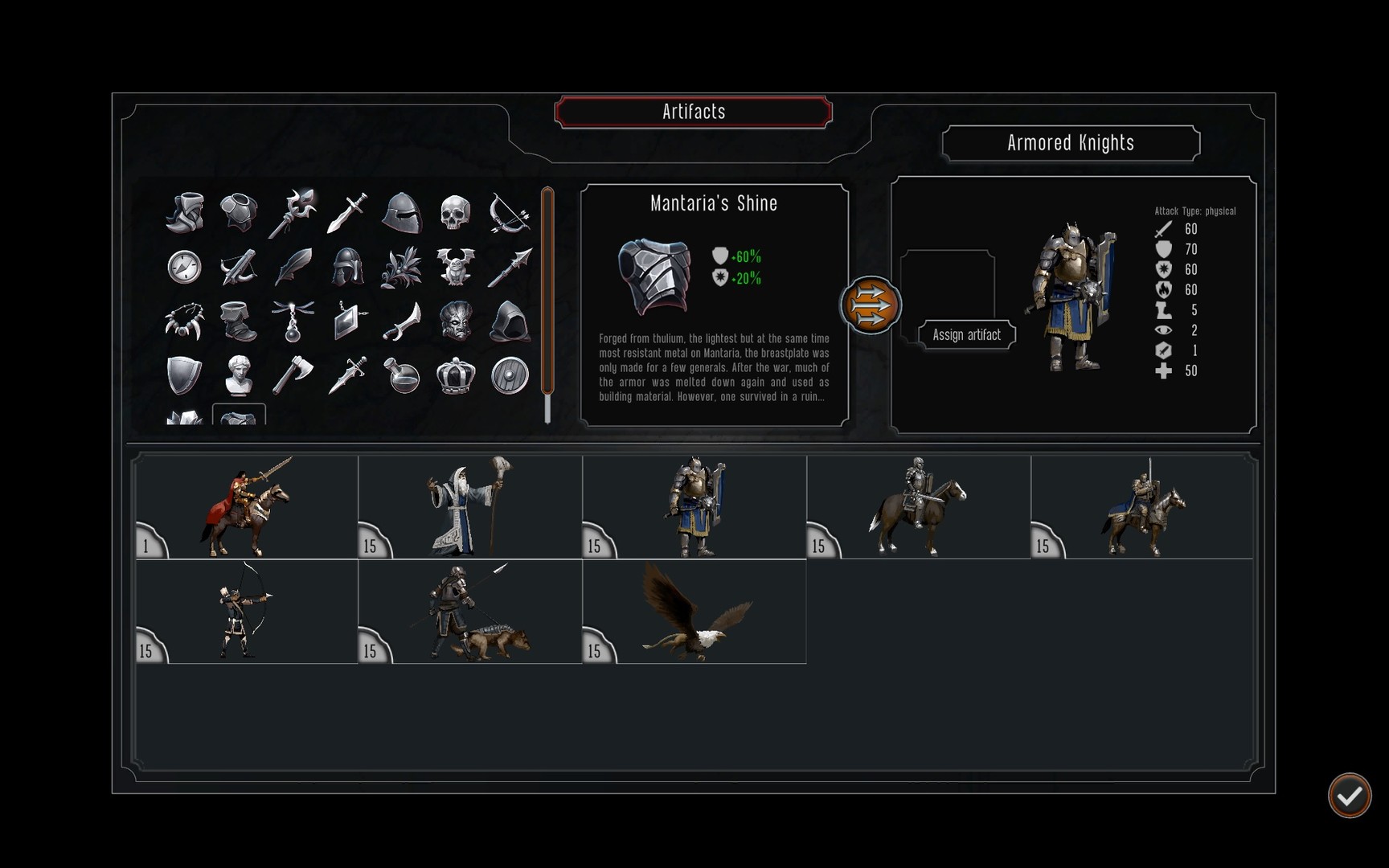1389x868 pixels.
Task: Click the hooded cloak artifact icon
Action: [x=510, y=321]
